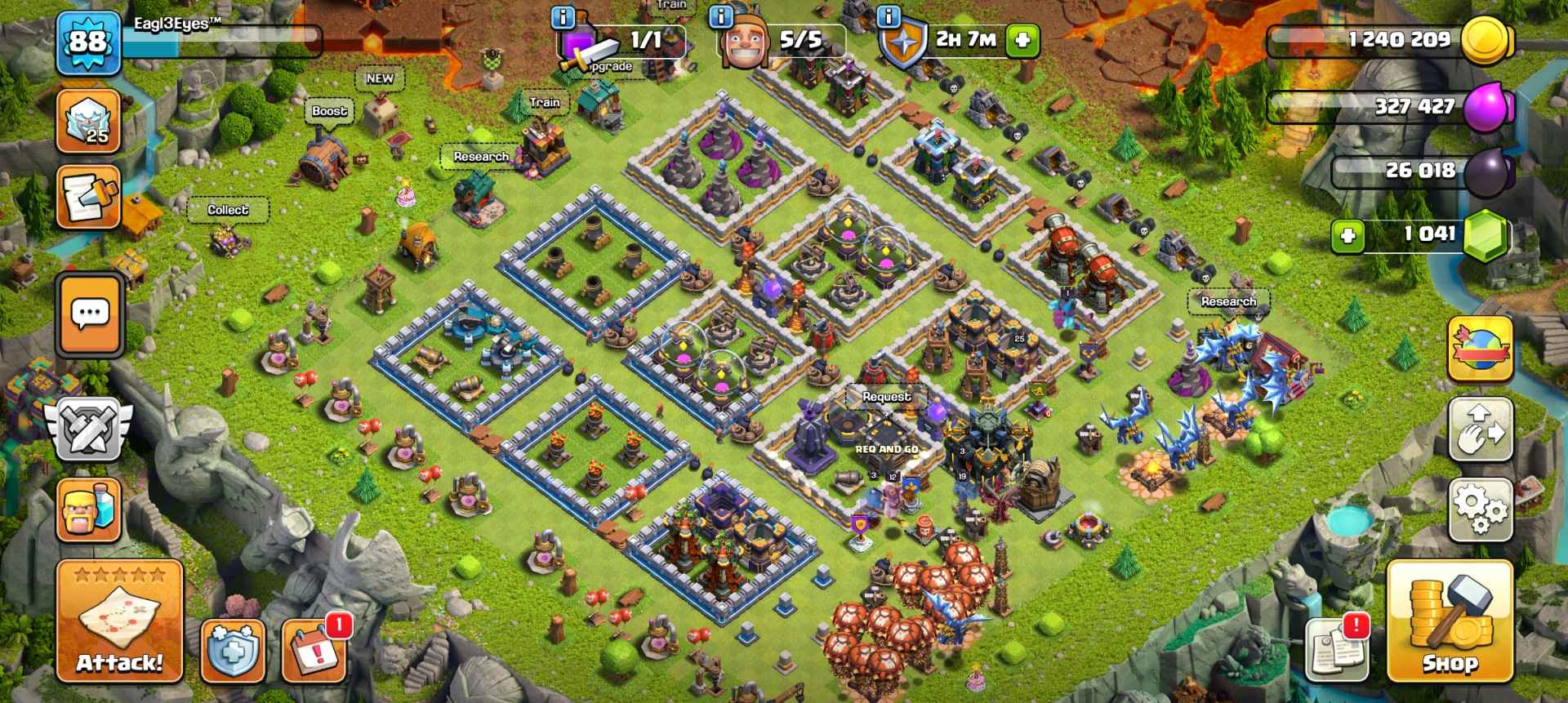Open the news papers with alert badge
The width and height of the screenshot is (1568, 703).
[1336, 651]
